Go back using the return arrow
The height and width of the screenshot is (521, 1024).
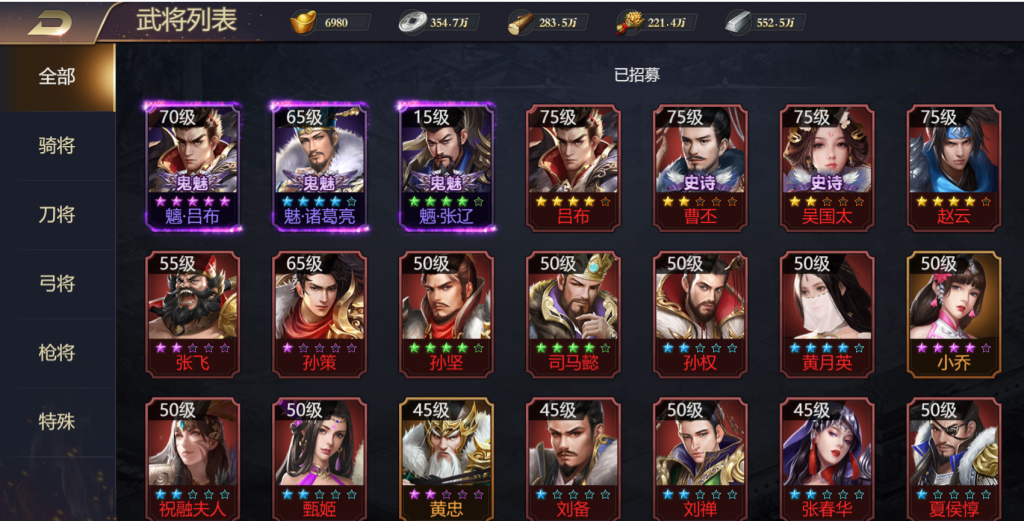tap(48, 22)
